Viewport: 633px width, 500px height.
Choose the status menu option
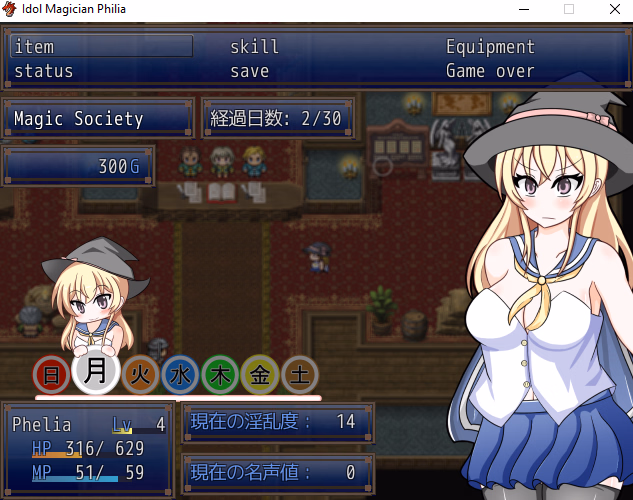pyautogui.click(x=44, y=71)
